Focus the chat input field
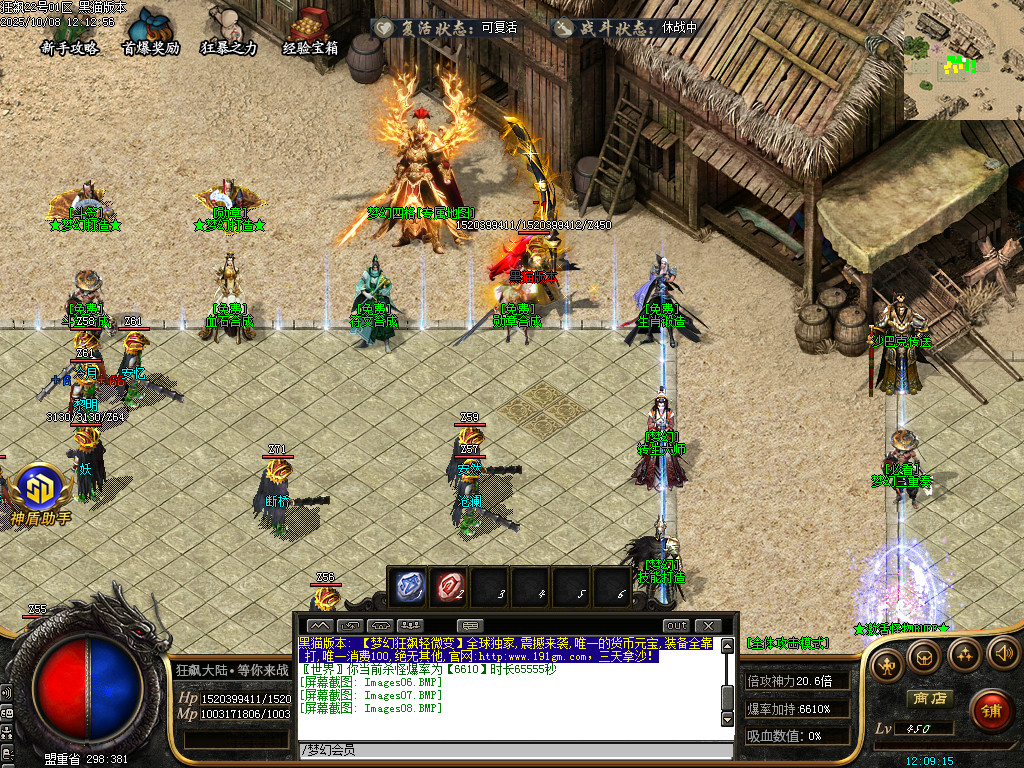 coord(510,750)
